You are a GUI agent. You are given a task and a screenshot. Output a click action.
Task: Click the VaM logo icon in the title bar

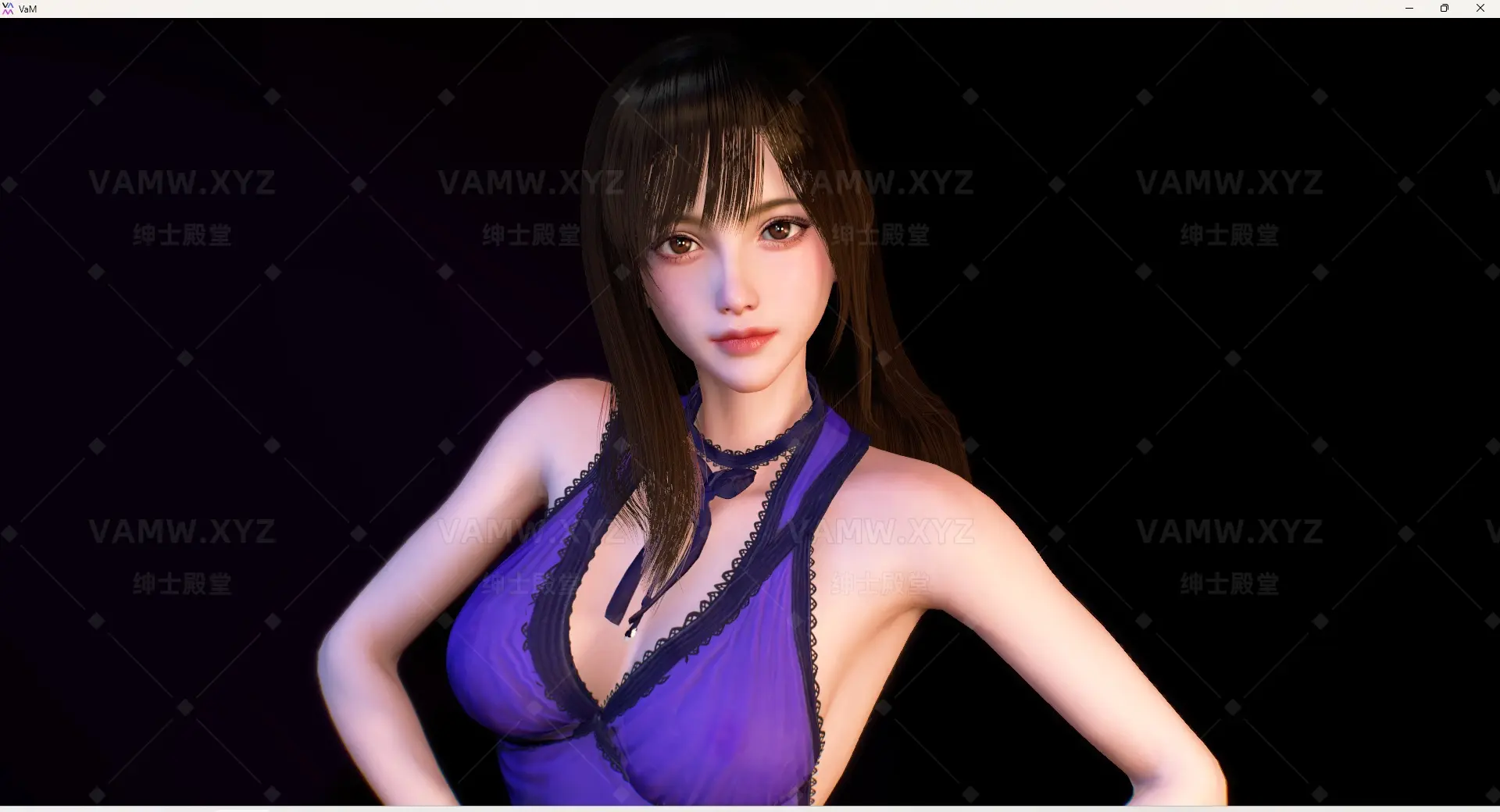(x=10, y=9)
